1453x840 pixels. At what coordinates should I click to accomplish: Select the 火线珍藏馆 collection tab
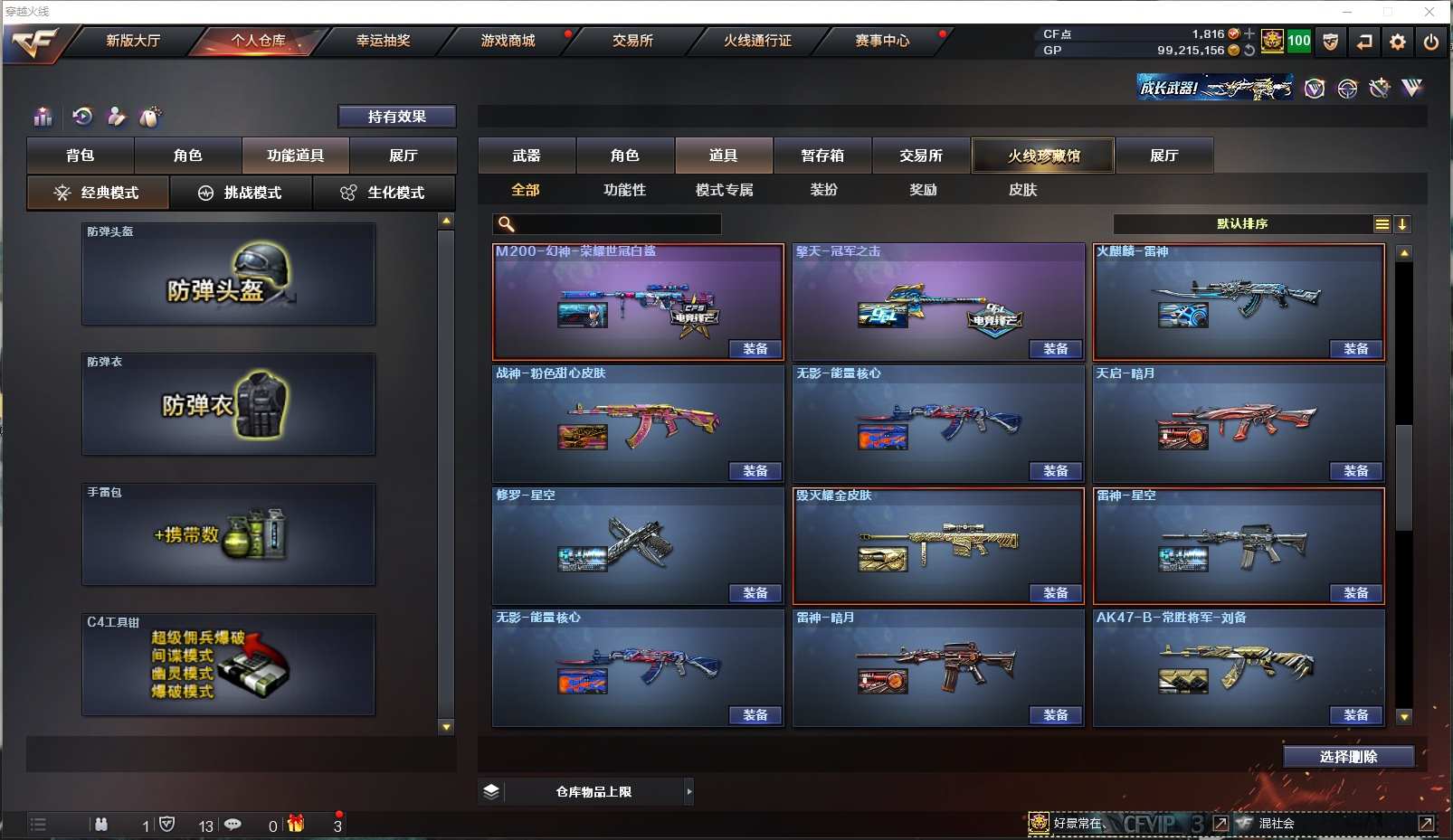[1043, 156]
